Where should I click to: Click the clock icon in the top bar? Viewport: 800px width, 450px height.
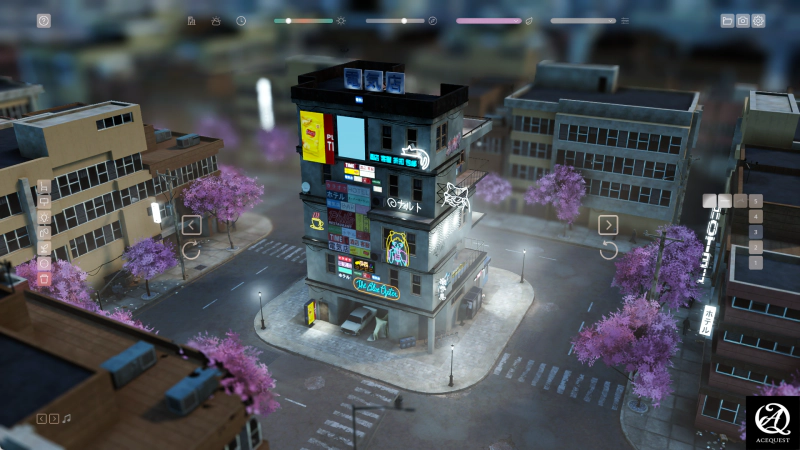click(x=241, y=20)
